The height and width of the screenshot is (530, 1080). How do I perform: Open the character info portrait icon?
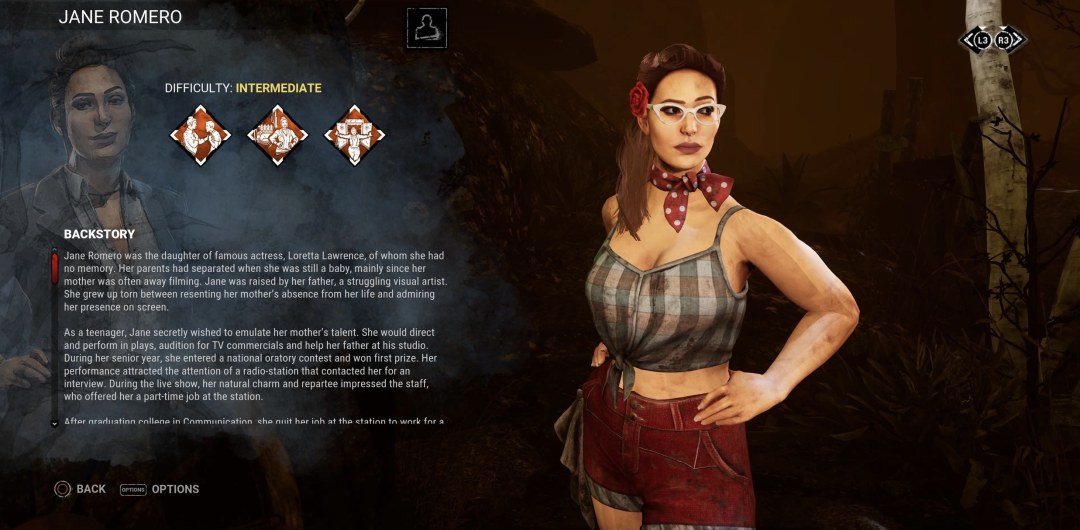(x=427, y=28)
